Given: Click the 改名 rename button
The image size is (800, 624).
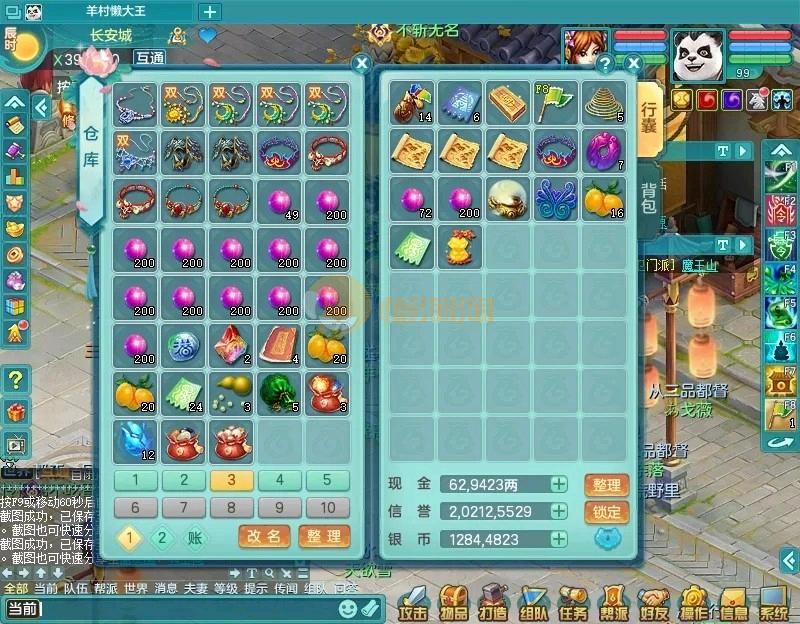Looking at the screenshot, I should (x=264, y=537).
